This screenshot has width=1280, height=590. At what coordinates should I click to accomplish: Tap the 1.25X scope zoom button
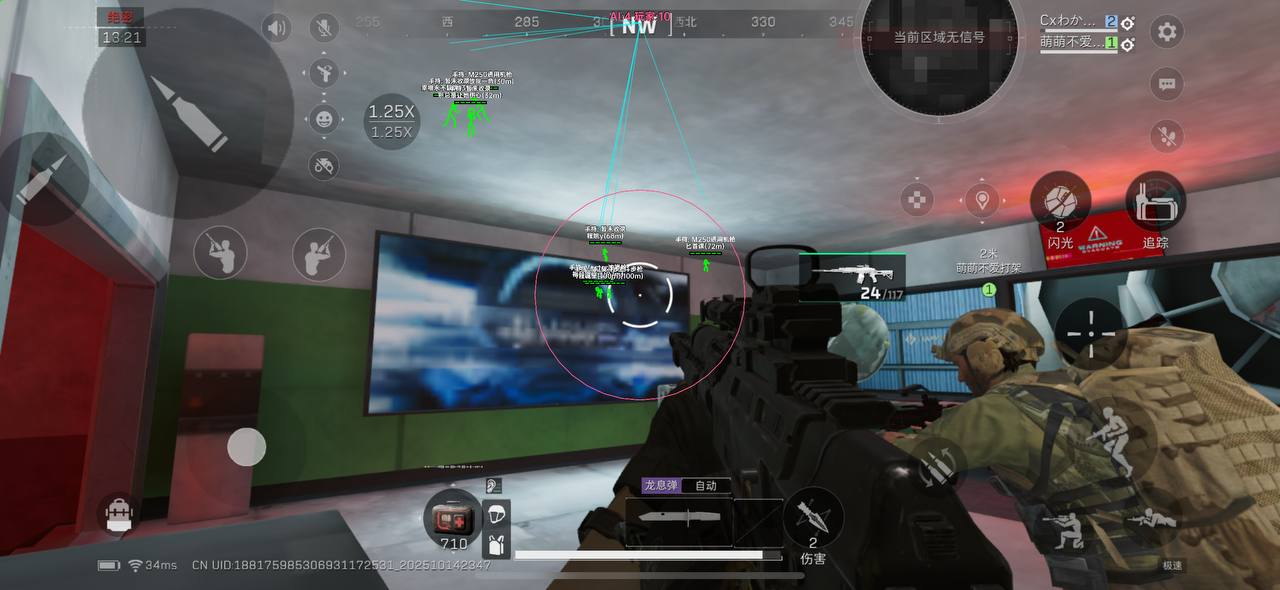pyautogui.click(x=391, y=121)
